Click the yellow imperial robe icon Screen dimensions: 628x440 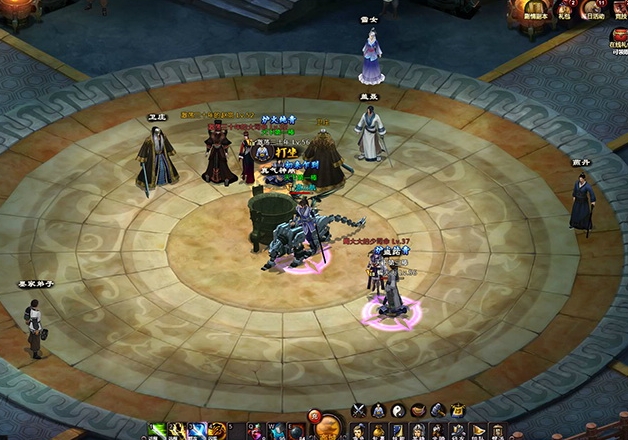point(457,409)
